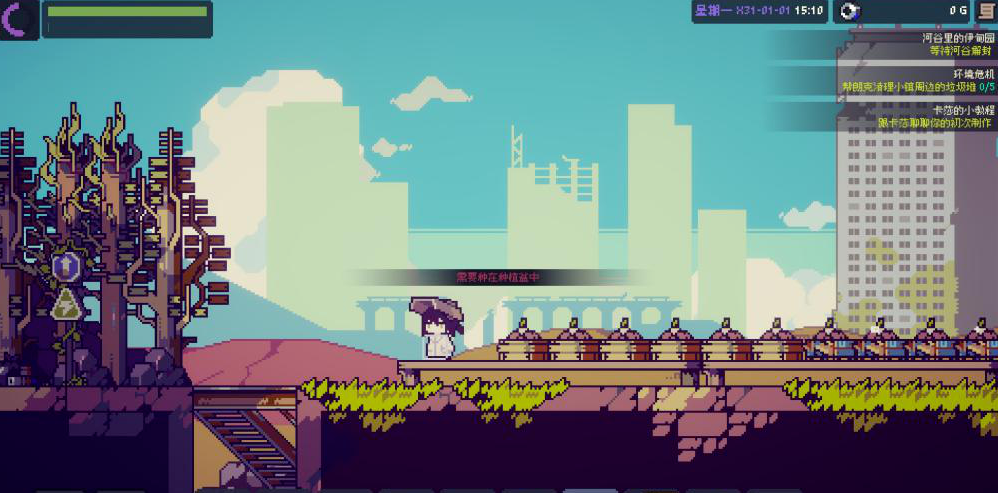Click the eye-shaped icon beside the gold
Viewport: 998px width, 493px height.
[849, 11]
